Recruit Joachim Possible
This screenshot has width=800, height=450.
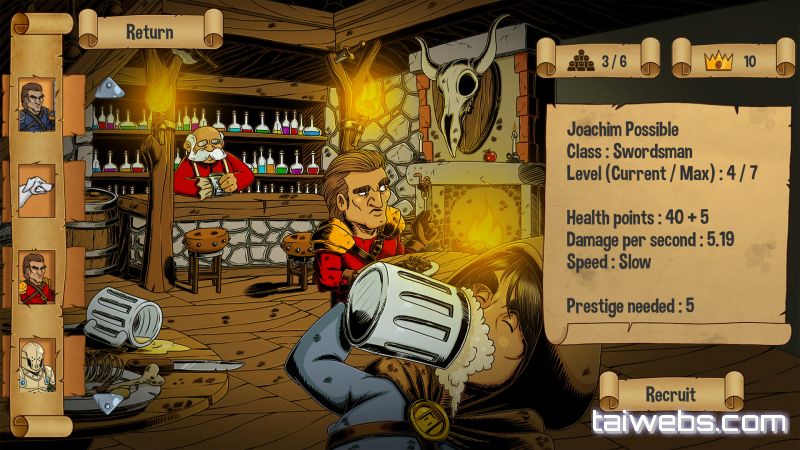(670, 394)
